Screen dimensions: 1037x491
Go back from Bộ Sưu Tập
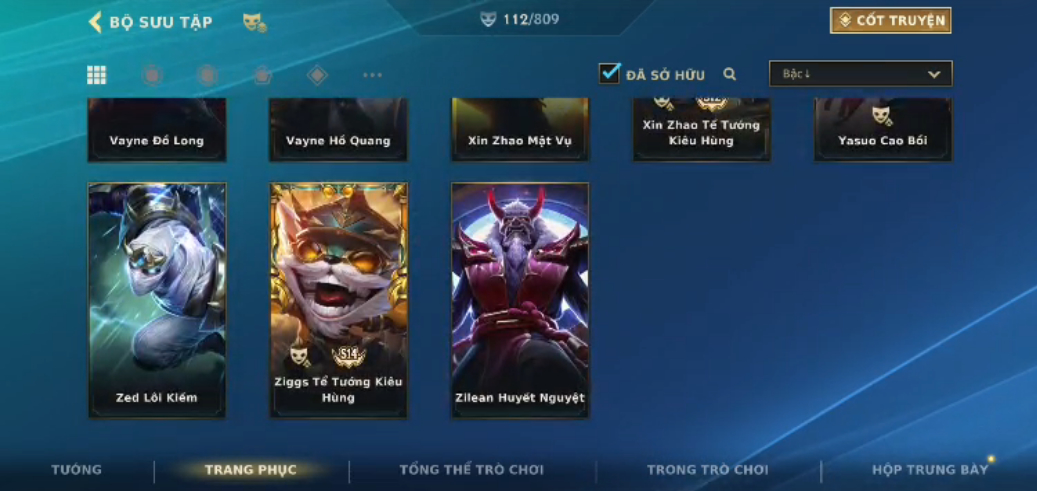(96, 22)
